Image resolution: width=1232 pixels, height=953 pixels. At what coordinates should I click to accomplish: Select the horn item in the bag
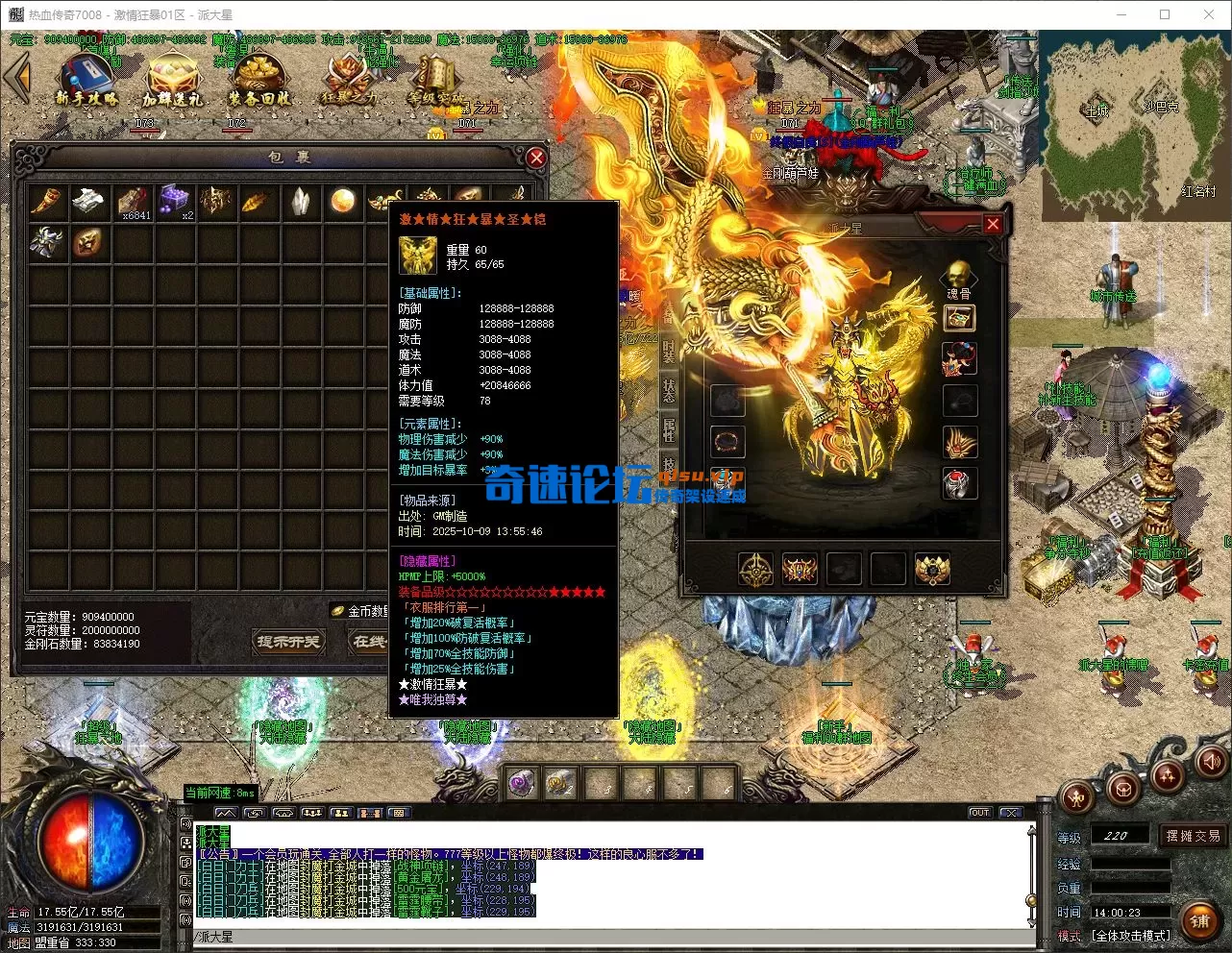click(x=46, y=201)
